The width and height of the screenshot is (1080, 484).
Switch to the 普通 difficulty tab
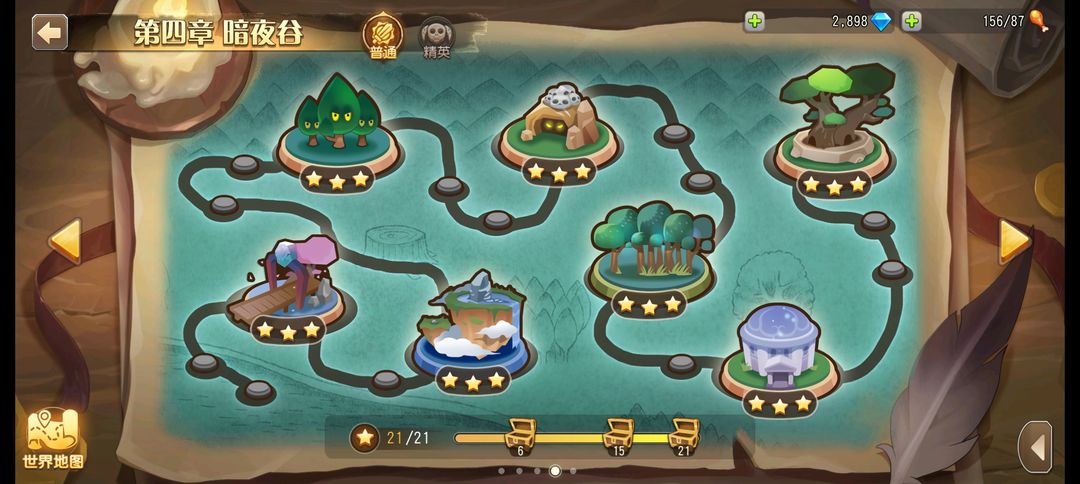tap(383, 36)
